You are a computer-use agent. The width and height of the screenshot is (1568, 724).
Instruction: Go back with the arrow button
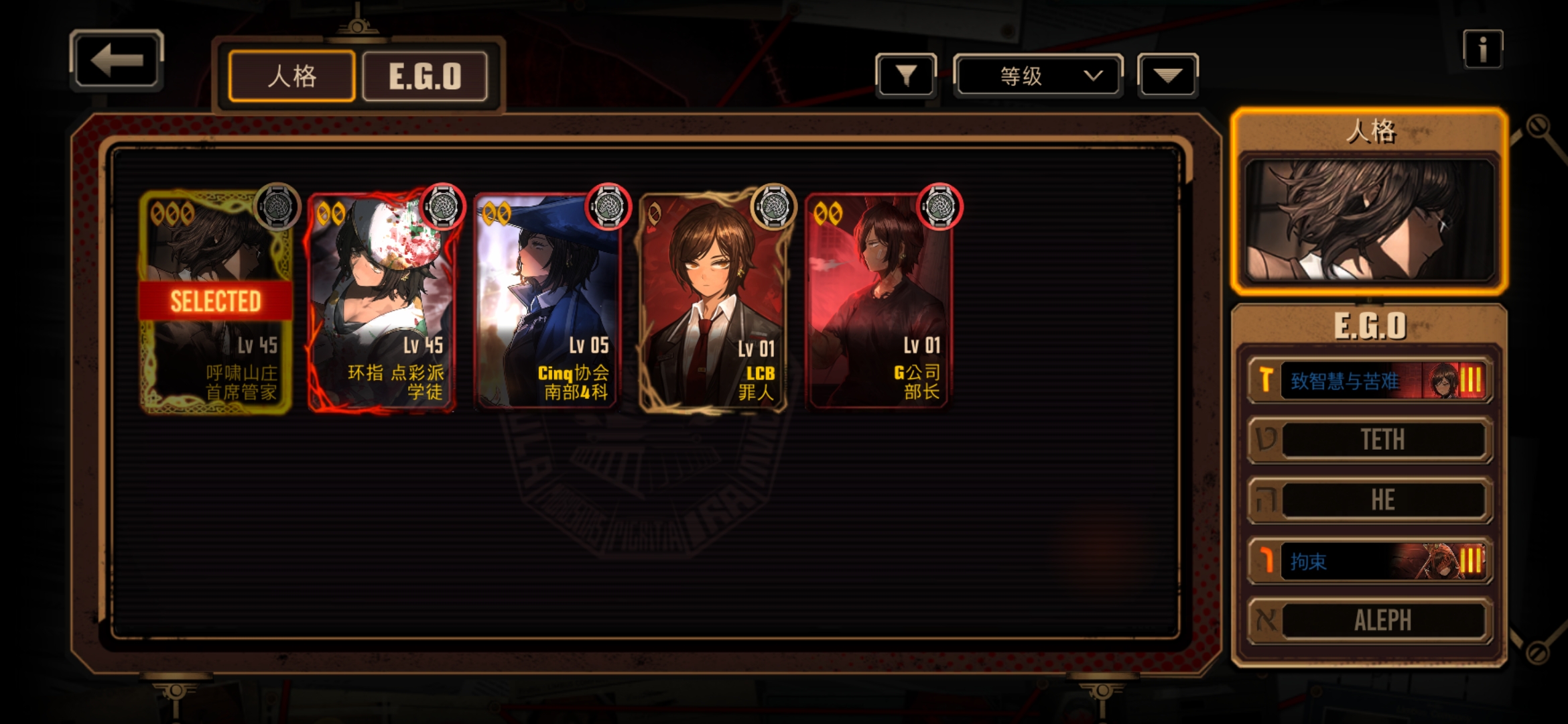(117, 61)
